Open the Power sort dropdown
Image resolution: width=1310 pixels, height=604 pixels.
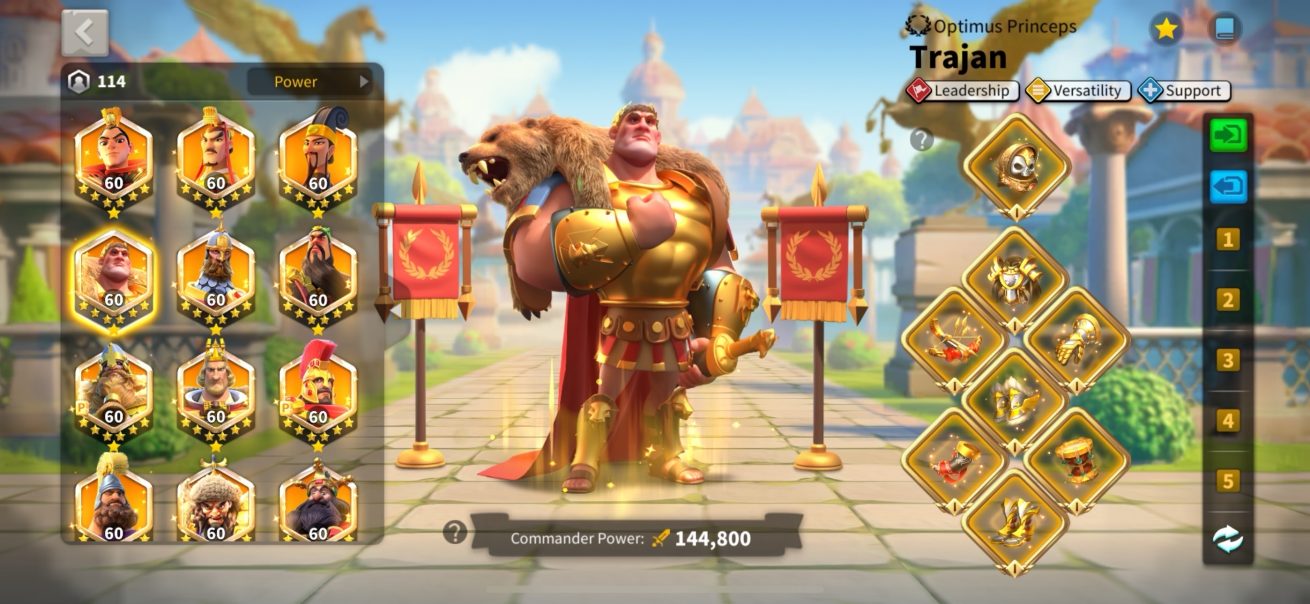coord(309,82)
